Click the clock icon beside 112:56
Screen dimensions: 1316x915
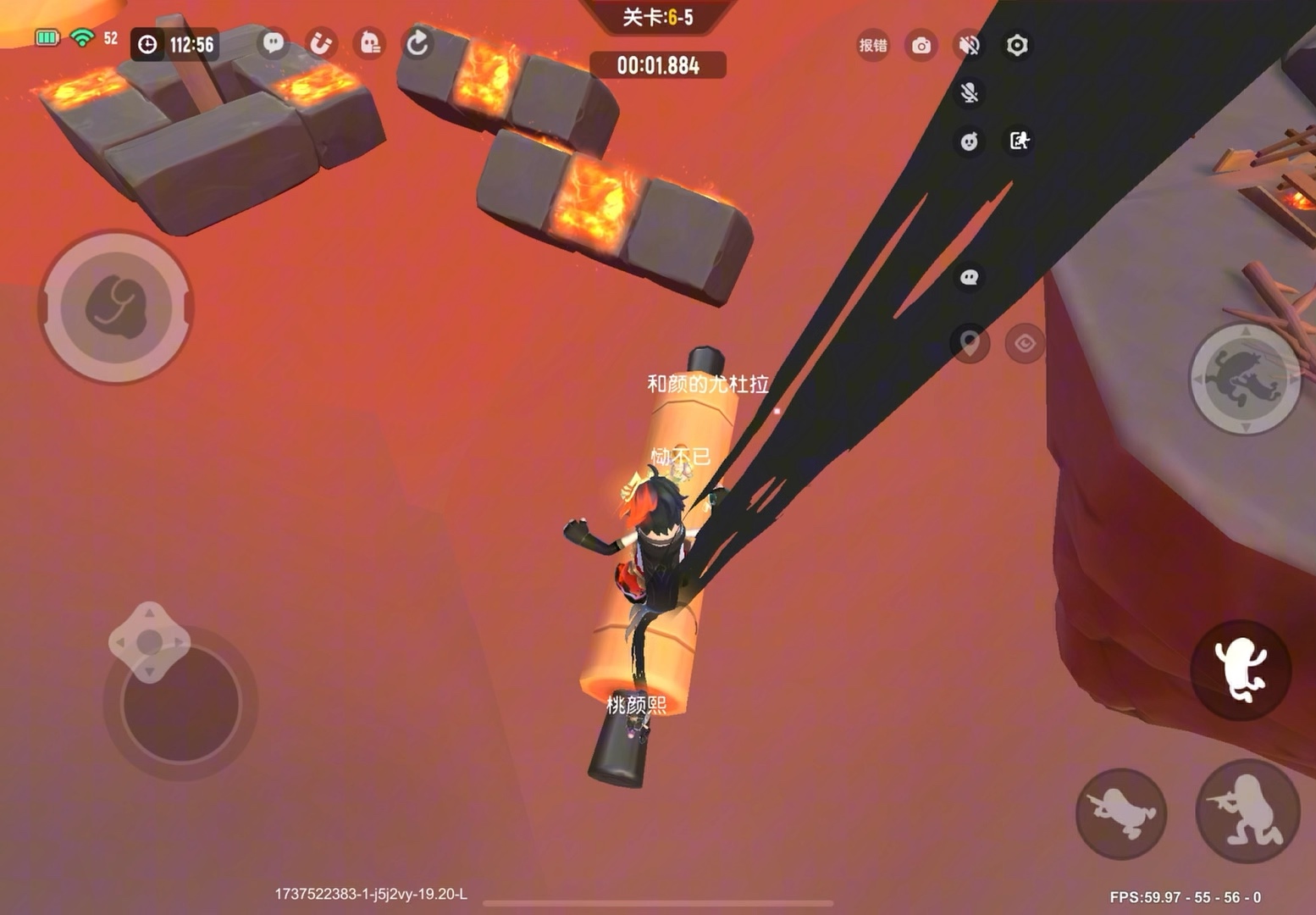coord(147,44)
